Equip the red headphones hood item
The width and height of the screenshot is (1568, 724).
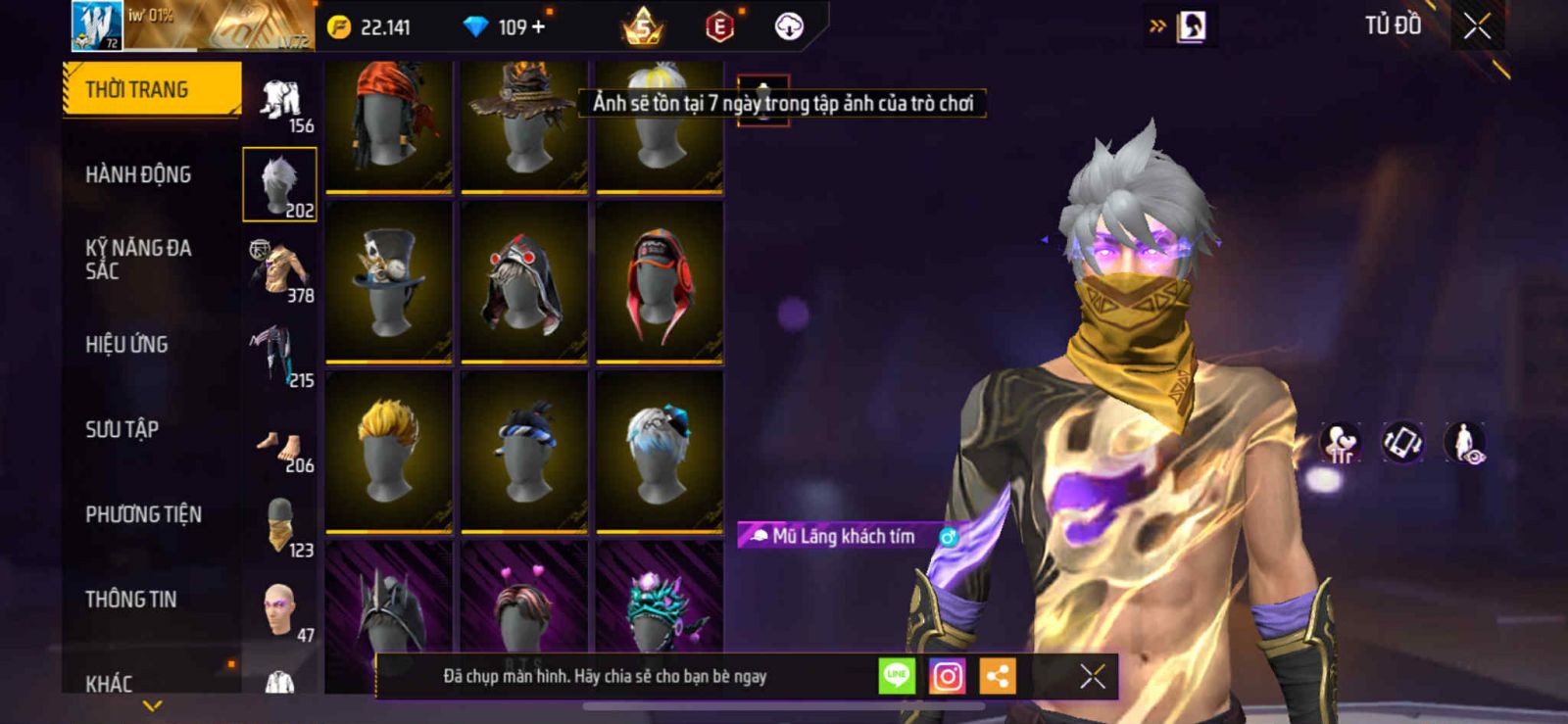tap(660, 282)
